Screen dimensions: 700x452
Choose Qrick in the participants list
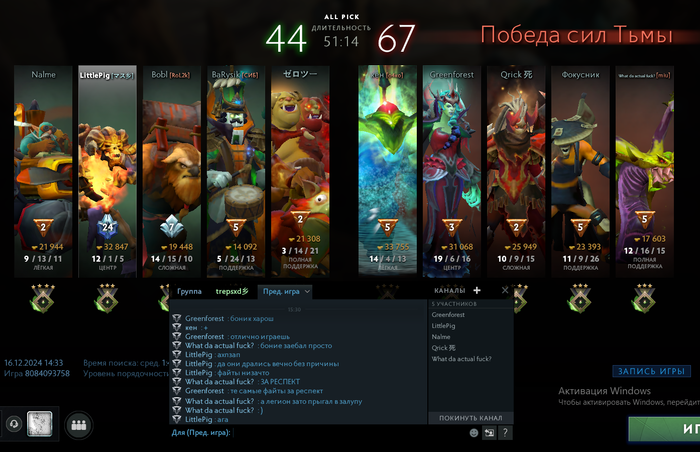point(445,348)
